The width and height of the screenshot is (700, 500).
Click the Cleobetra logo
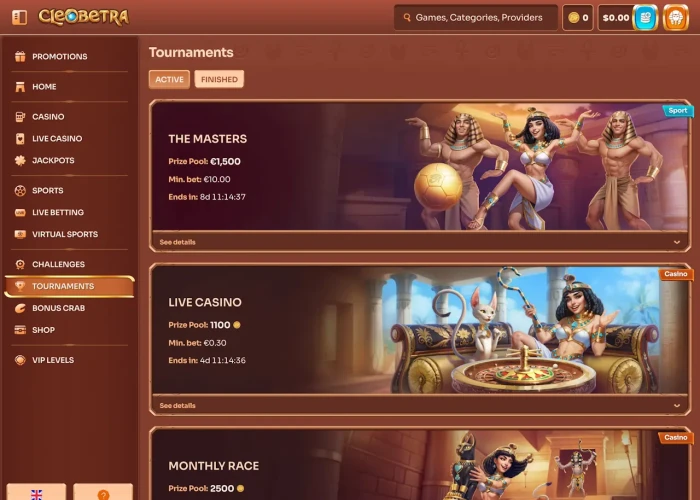point(83,17)
